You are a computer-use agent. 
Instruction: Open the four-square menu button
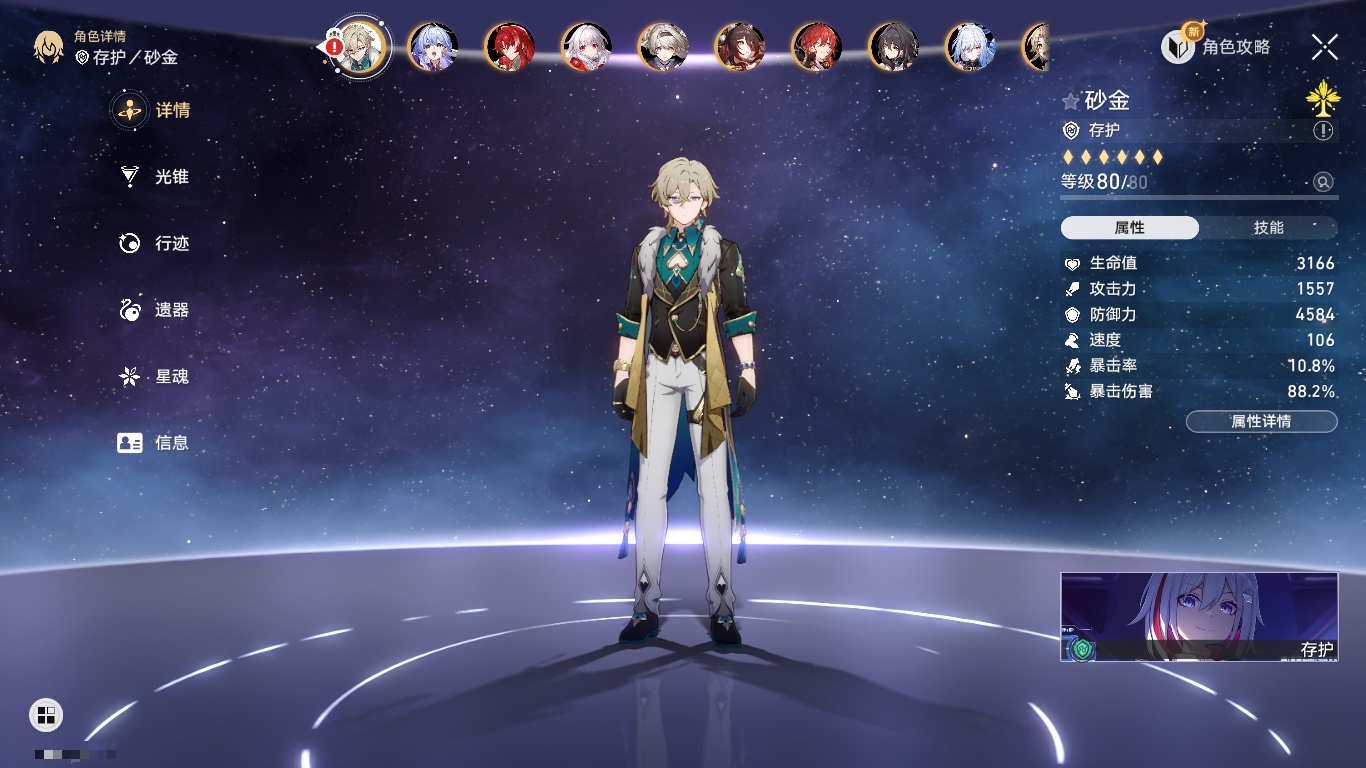[x=46, y=714]
